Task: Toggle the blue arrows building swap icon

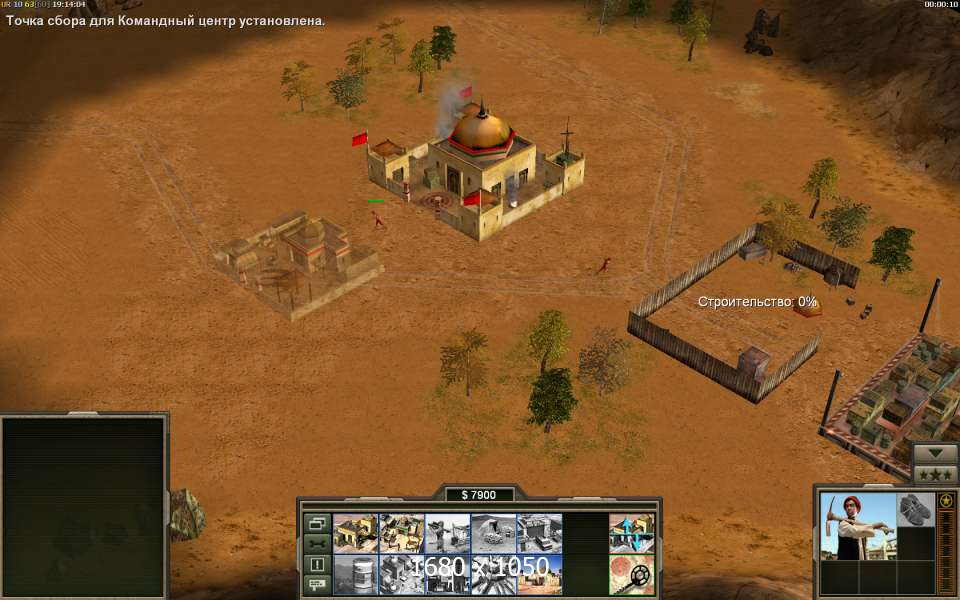Action: pos(632,533)
